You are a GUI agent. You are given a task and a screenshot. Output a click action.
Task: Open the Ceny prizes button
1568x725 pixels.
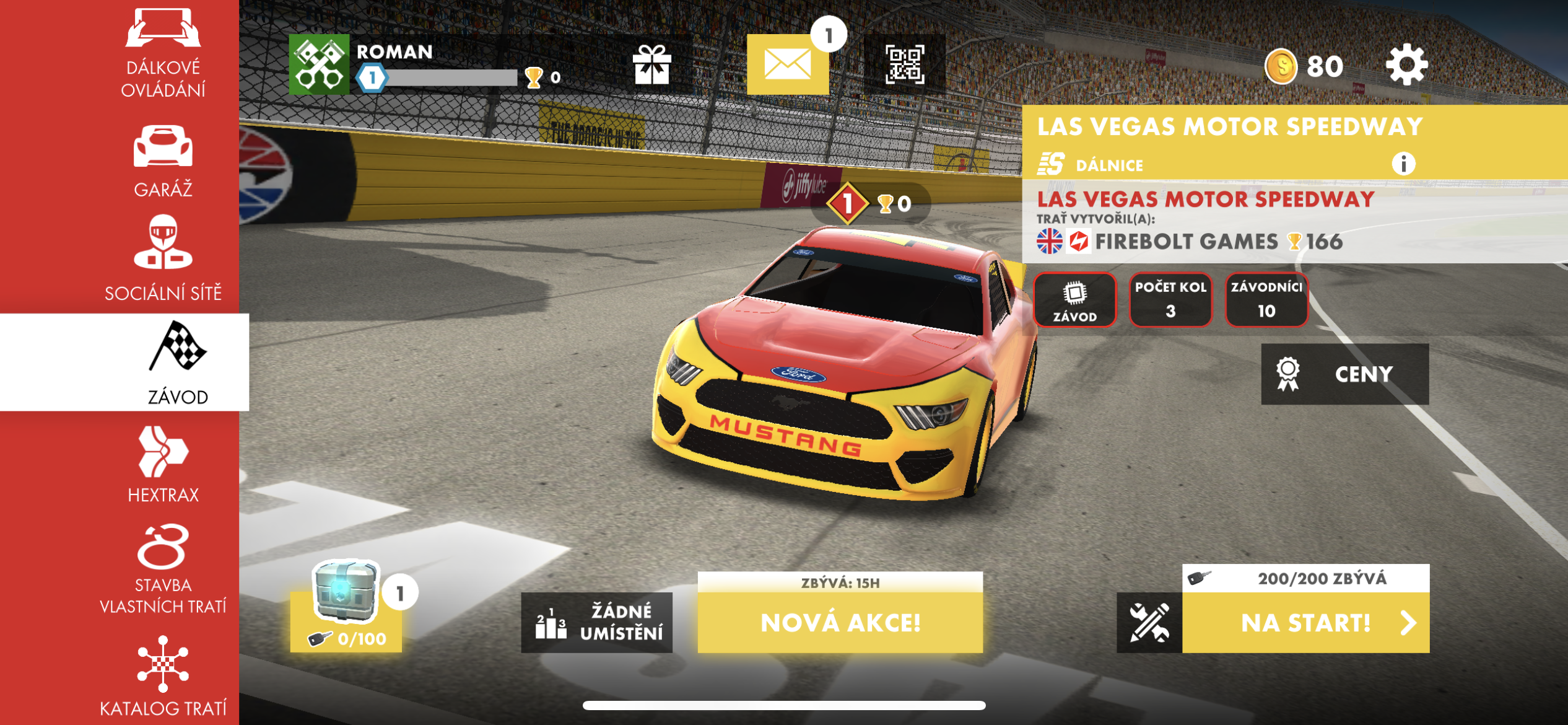1344,375
